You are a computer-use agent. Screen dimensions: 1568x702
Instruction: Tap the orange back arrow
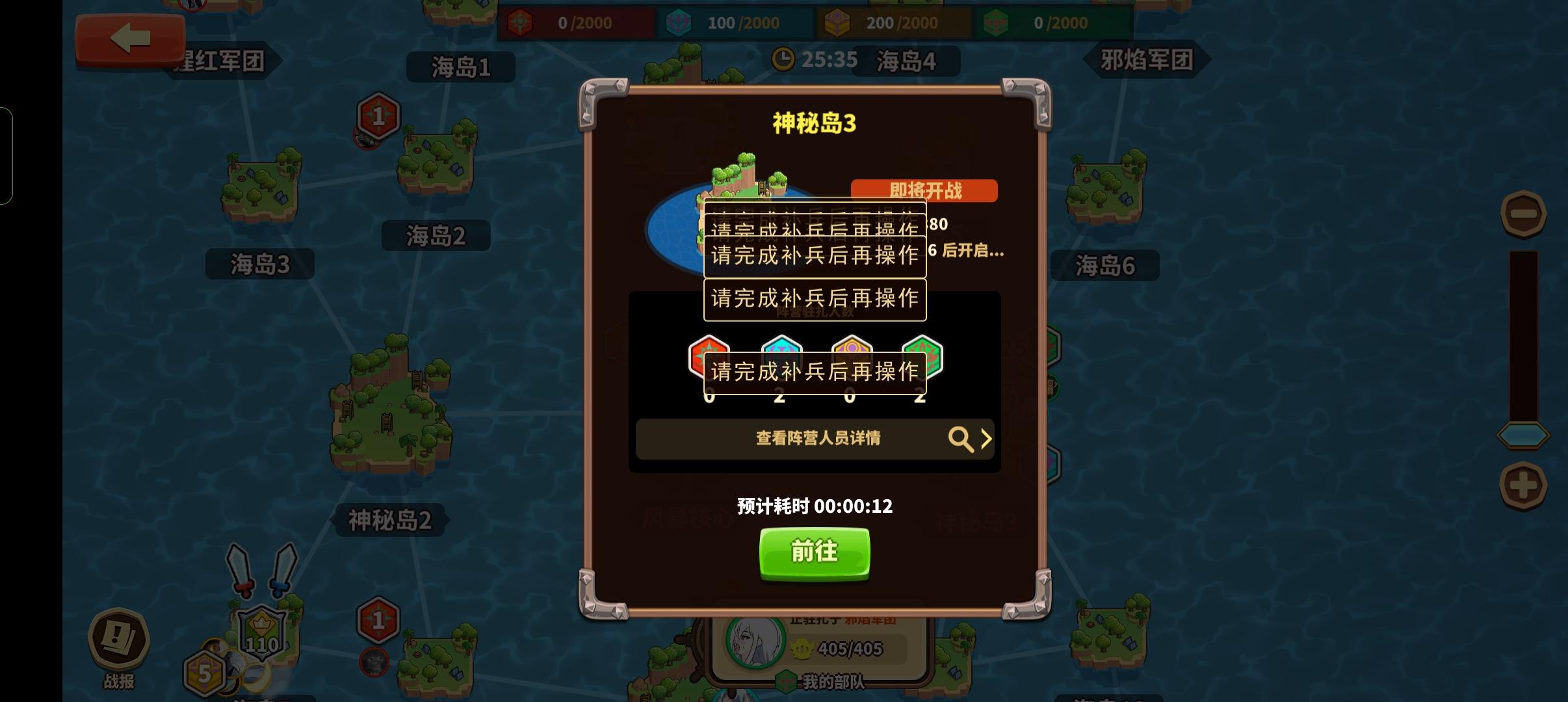(x=130, y=38)
